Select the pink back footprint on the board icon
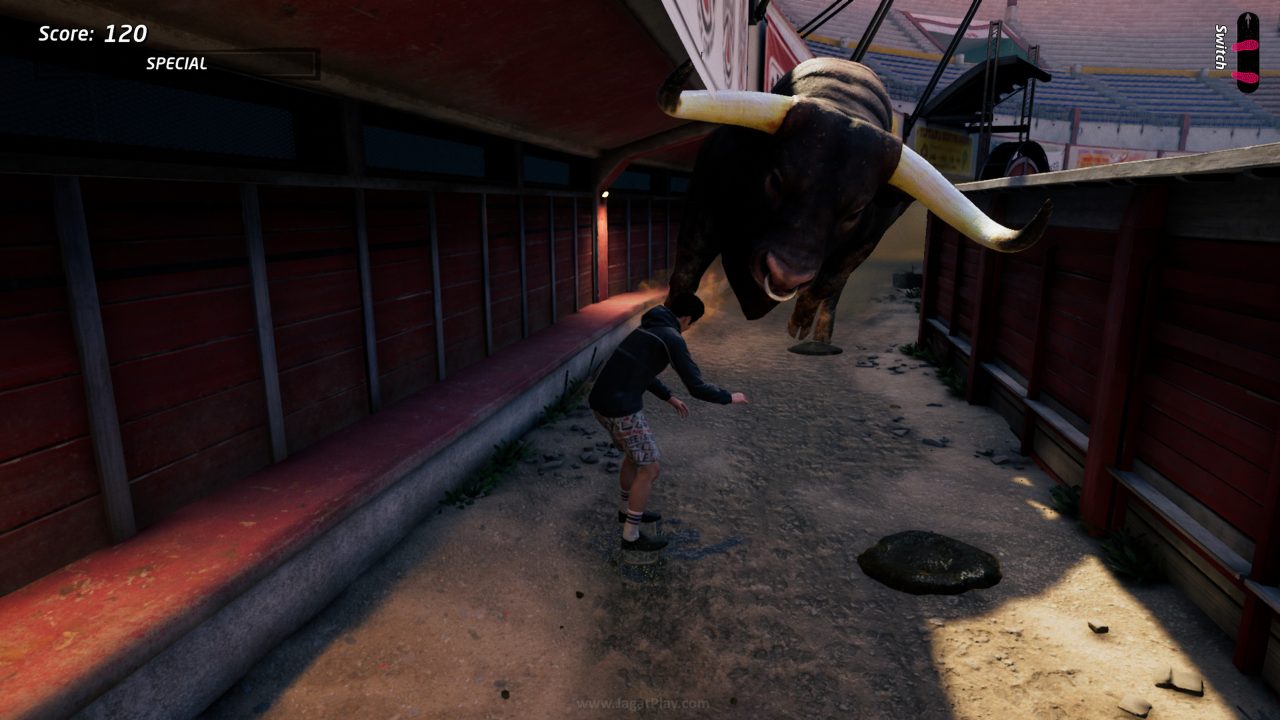 (x=1245, y=77)
